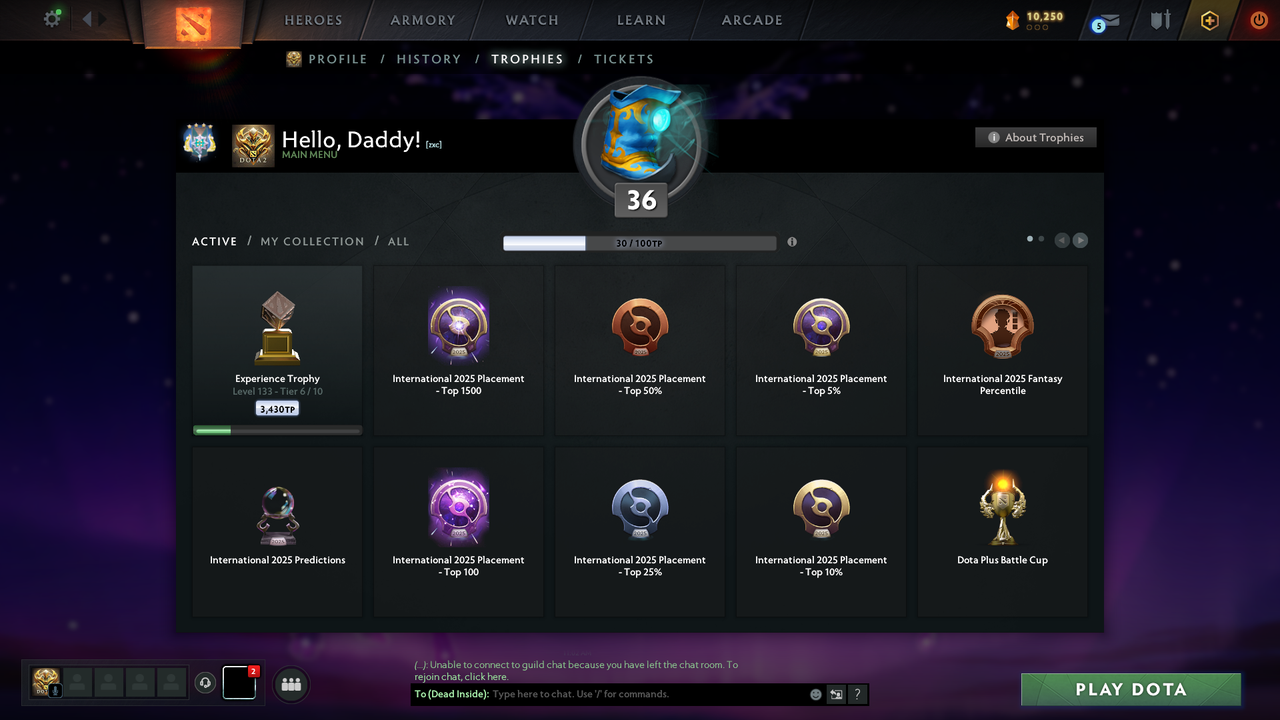
Task: Click the power button to exit
Action: tap(1258, 18)
